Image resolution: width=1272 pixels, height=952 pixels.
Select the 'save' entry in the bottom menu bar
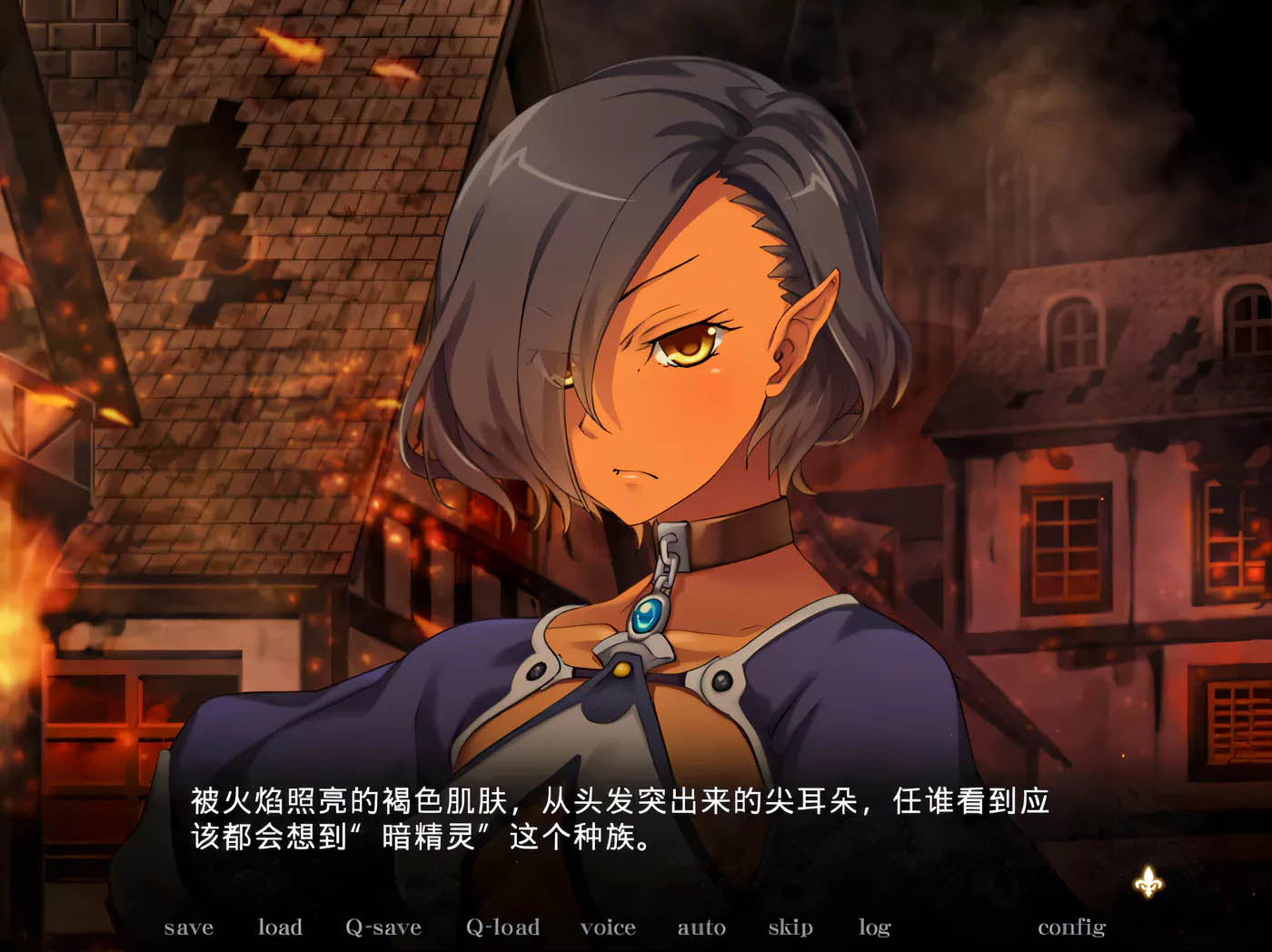click(187, 927)
